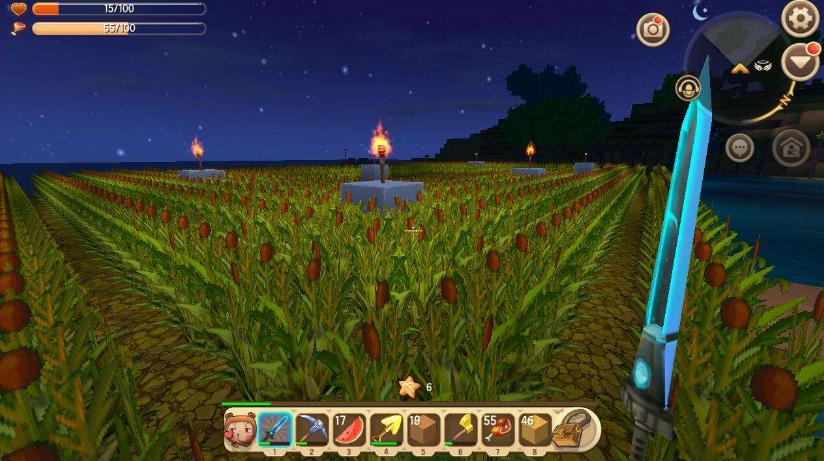Click the headset avatar icon
This screenshot has width=824, height=461.
[688, 88]
